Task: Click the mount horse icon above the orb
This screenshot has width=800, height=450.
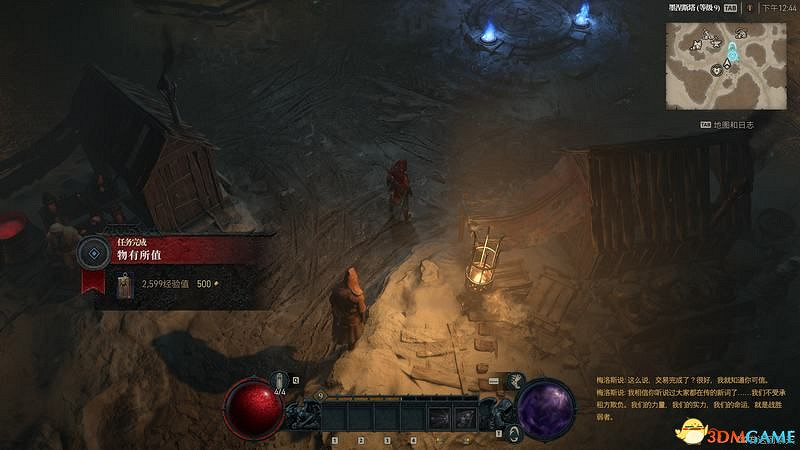Action: [x=517, y=379]
